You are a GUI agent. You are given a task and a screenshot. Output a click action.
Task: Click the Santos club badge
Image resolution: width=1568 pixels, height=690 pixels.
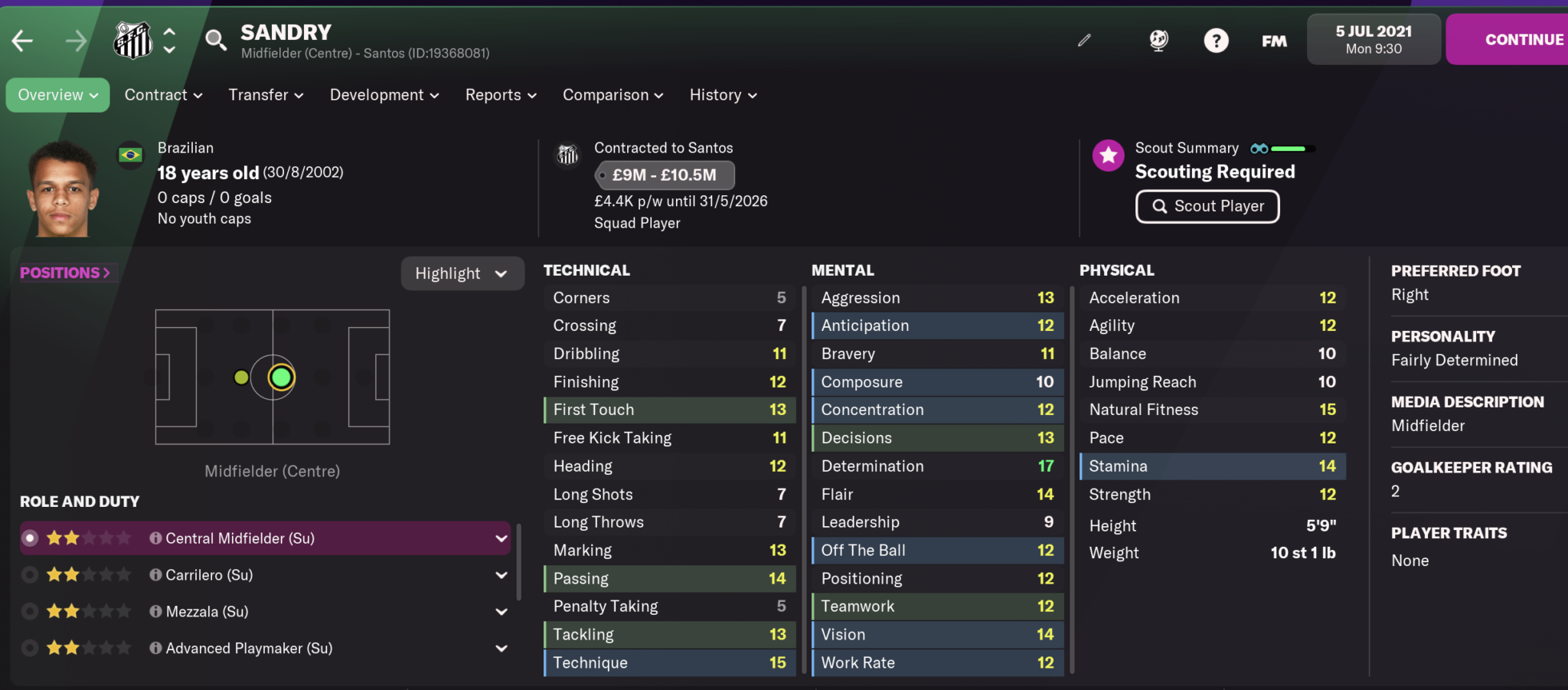click(x=132, y=40)
